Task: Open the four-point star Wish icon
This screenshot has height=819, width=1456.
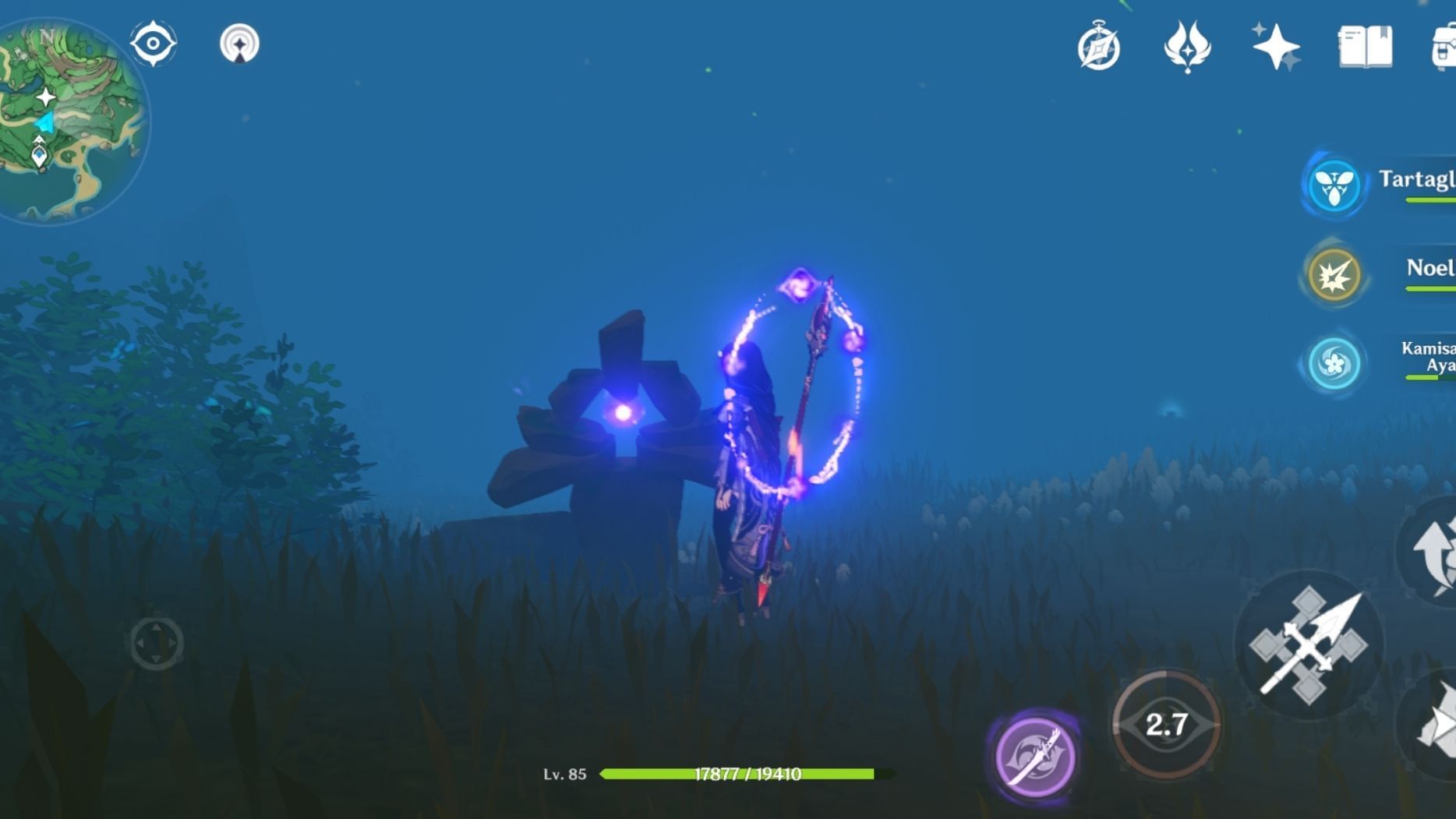Action: pyautogui.click(x=1275, y=47)
